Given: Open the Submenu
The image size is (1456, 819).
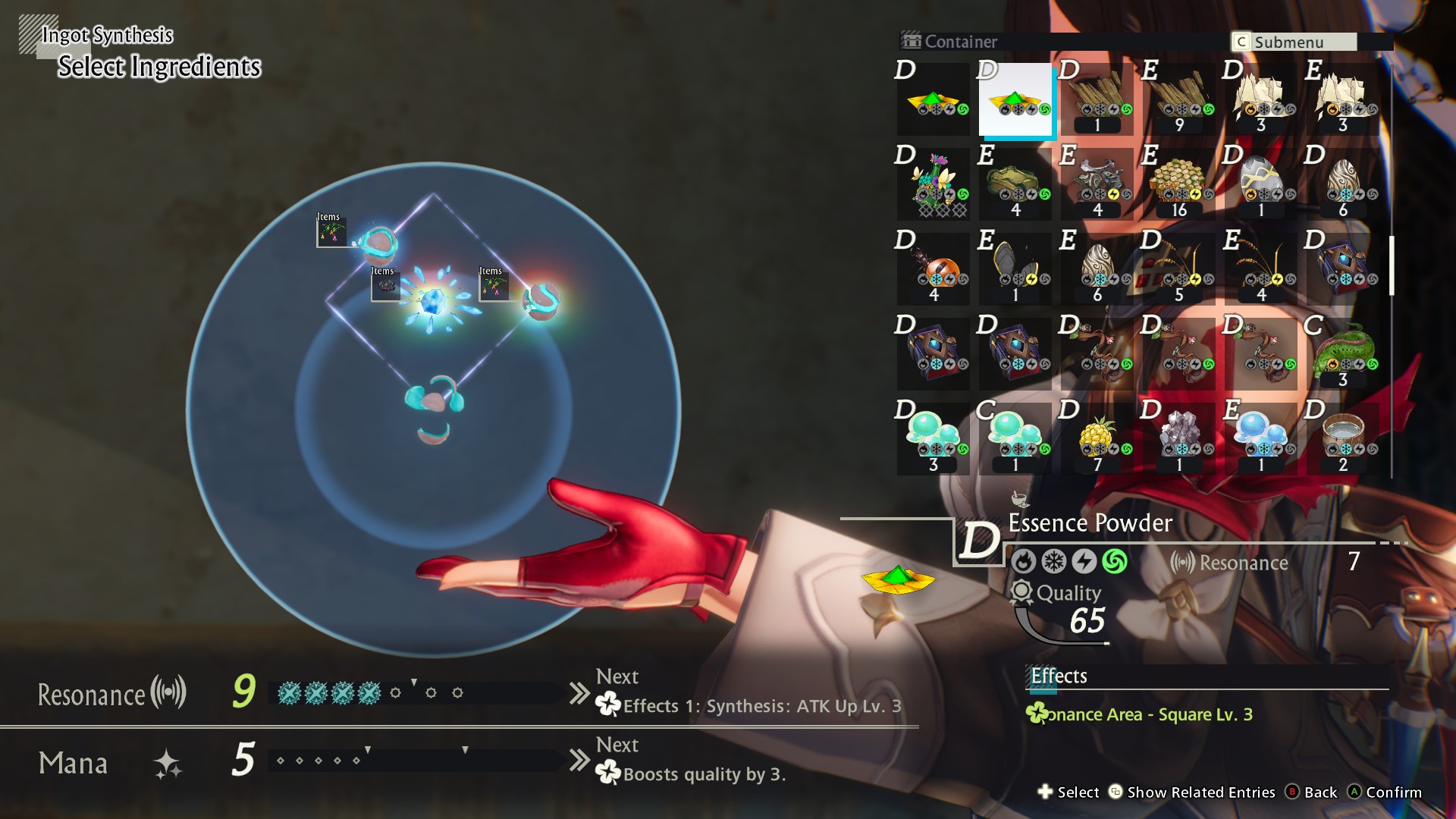Looking at the screenshot, I should click(1294, 42).
